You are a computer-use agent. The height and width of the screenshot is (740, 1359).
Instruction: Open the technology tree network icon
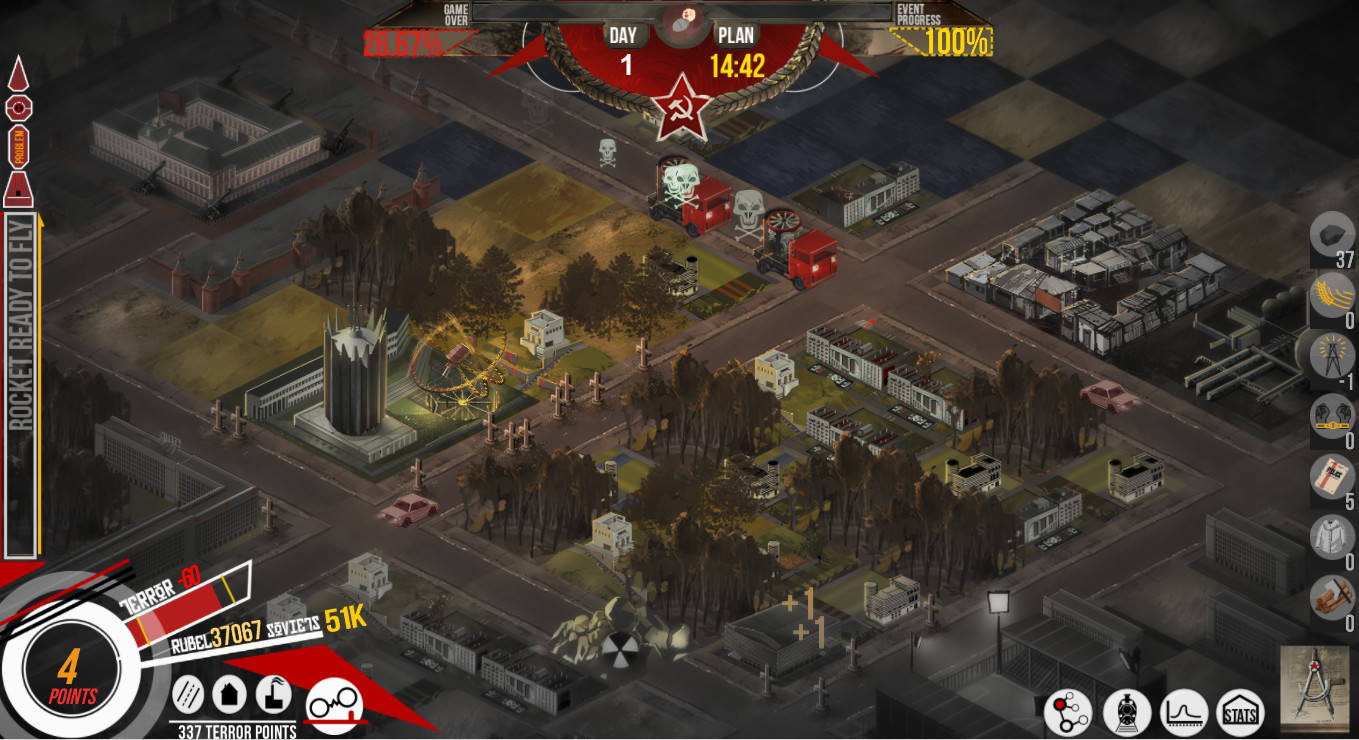click(1068, 711)
